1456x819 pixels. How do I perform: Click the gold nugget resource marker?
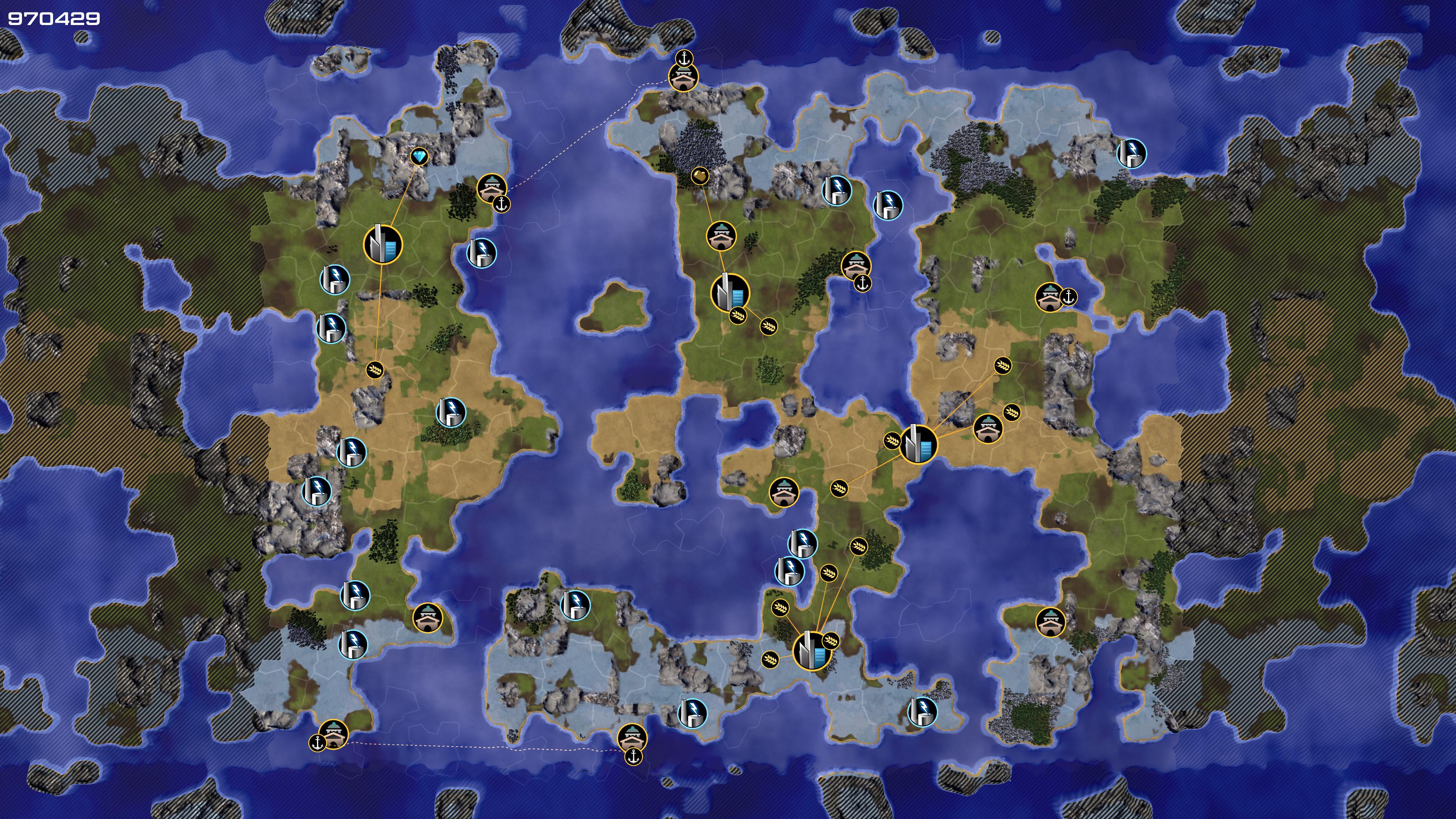(x=700, y=175)
